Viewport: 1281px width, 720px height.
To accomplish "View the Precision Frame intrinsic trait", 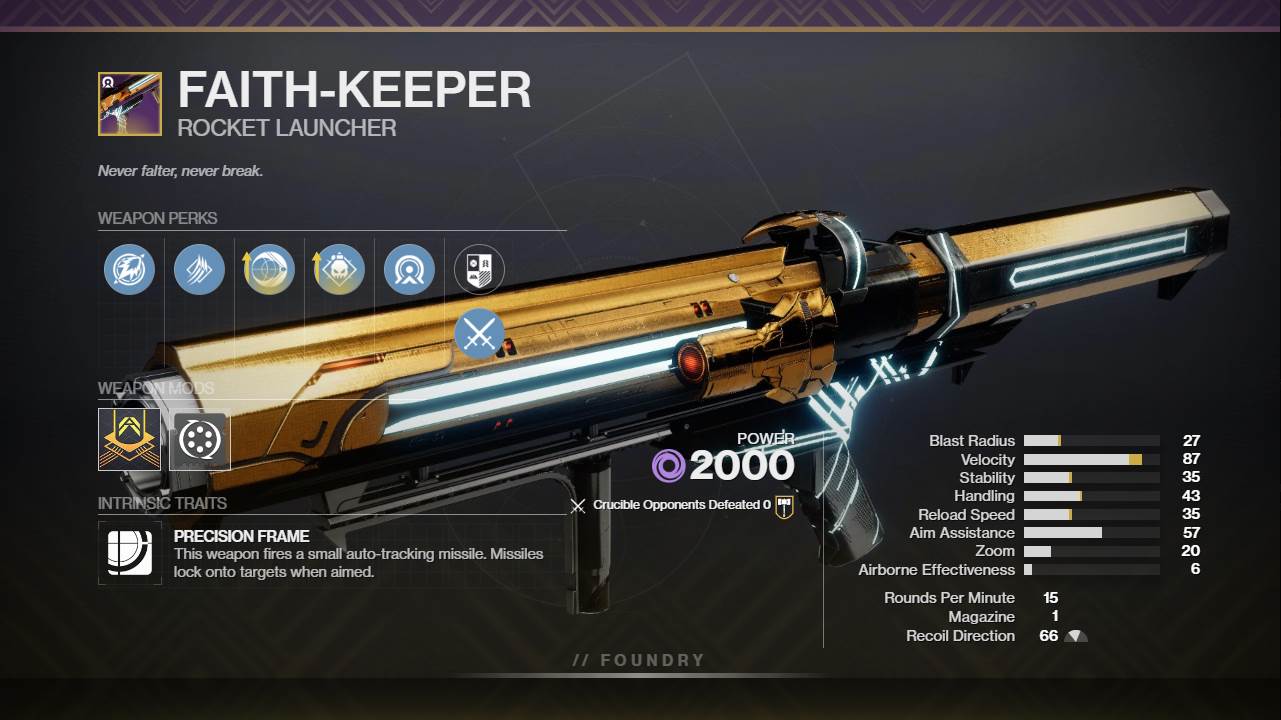I will coord(130,553).
